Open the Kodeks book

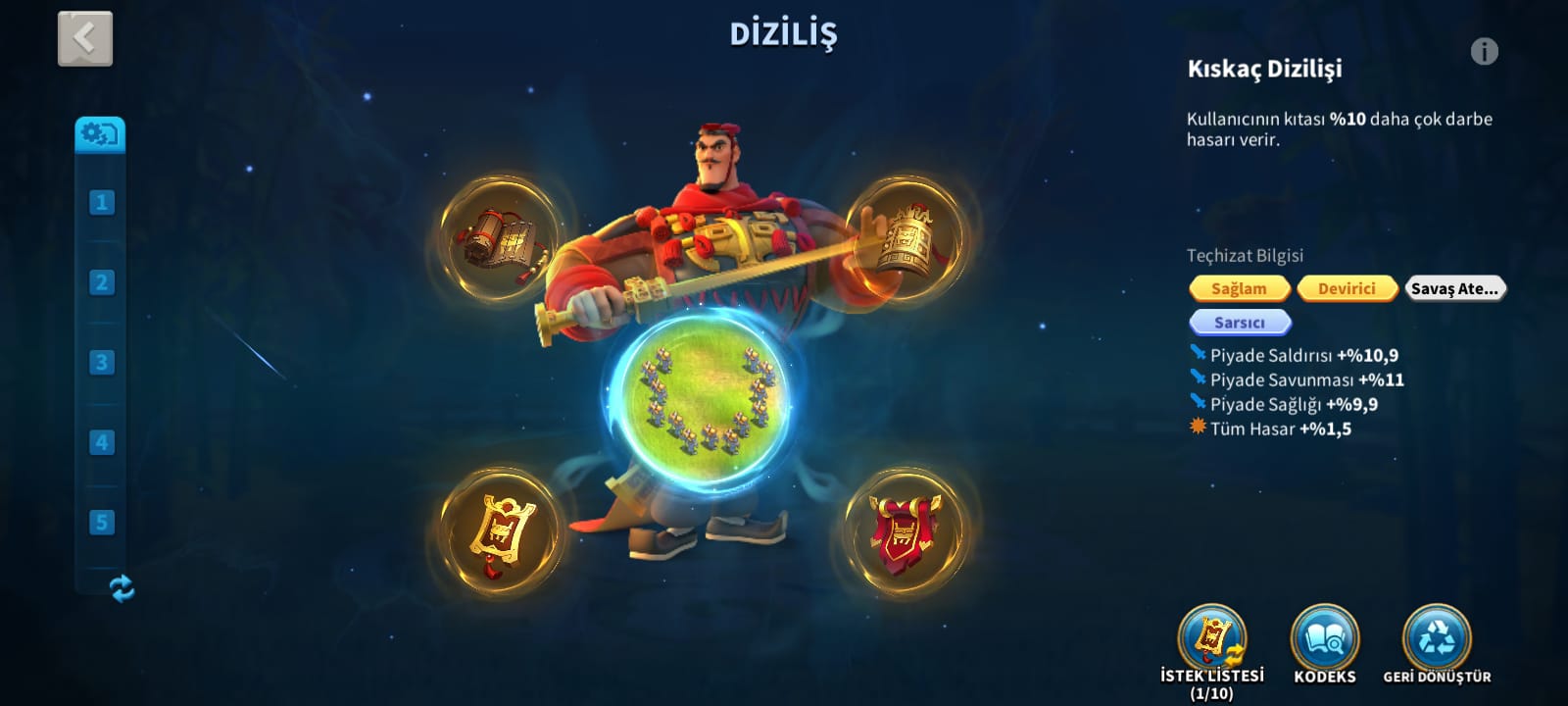(x=1325, y=639)
